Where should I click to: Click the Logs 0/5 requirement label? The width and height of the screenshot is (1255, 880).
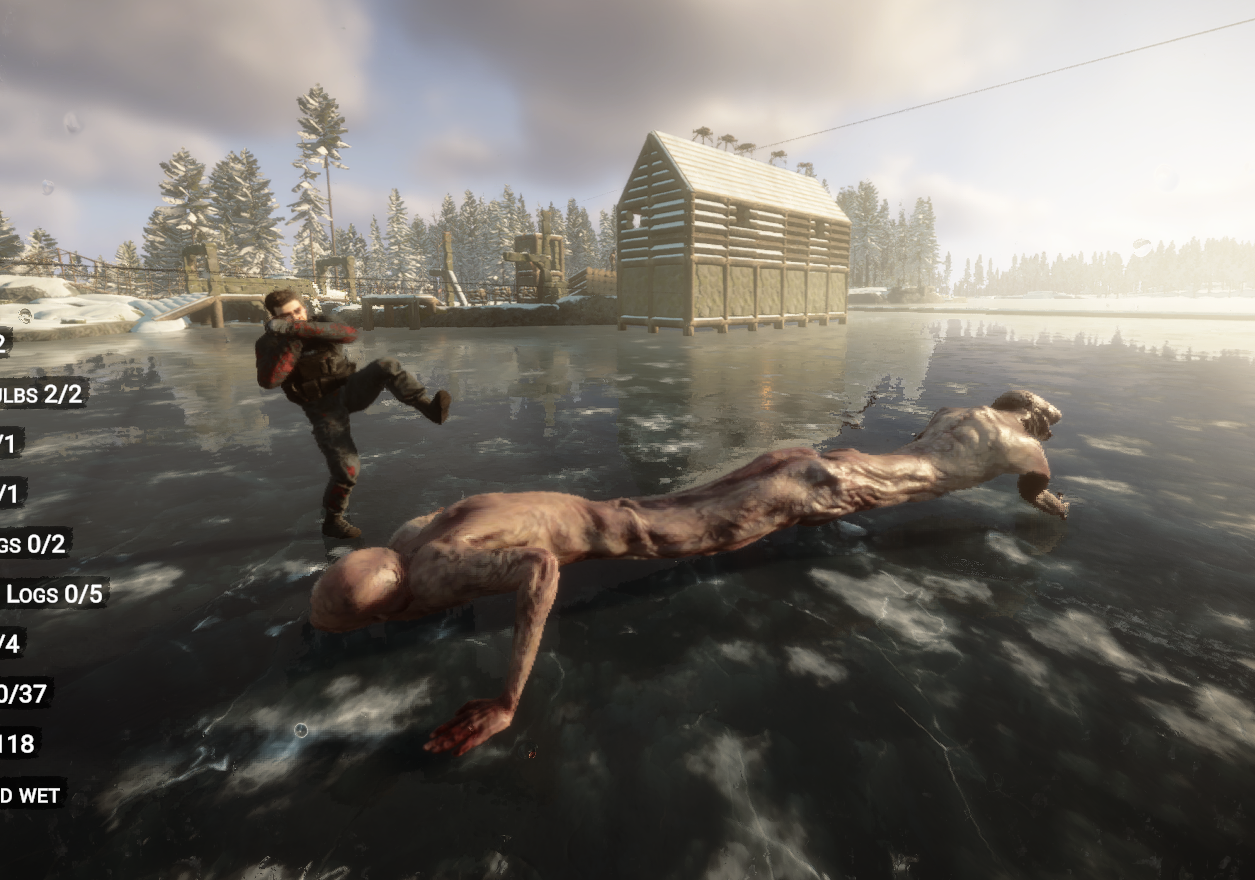click(x=54, y=593)
